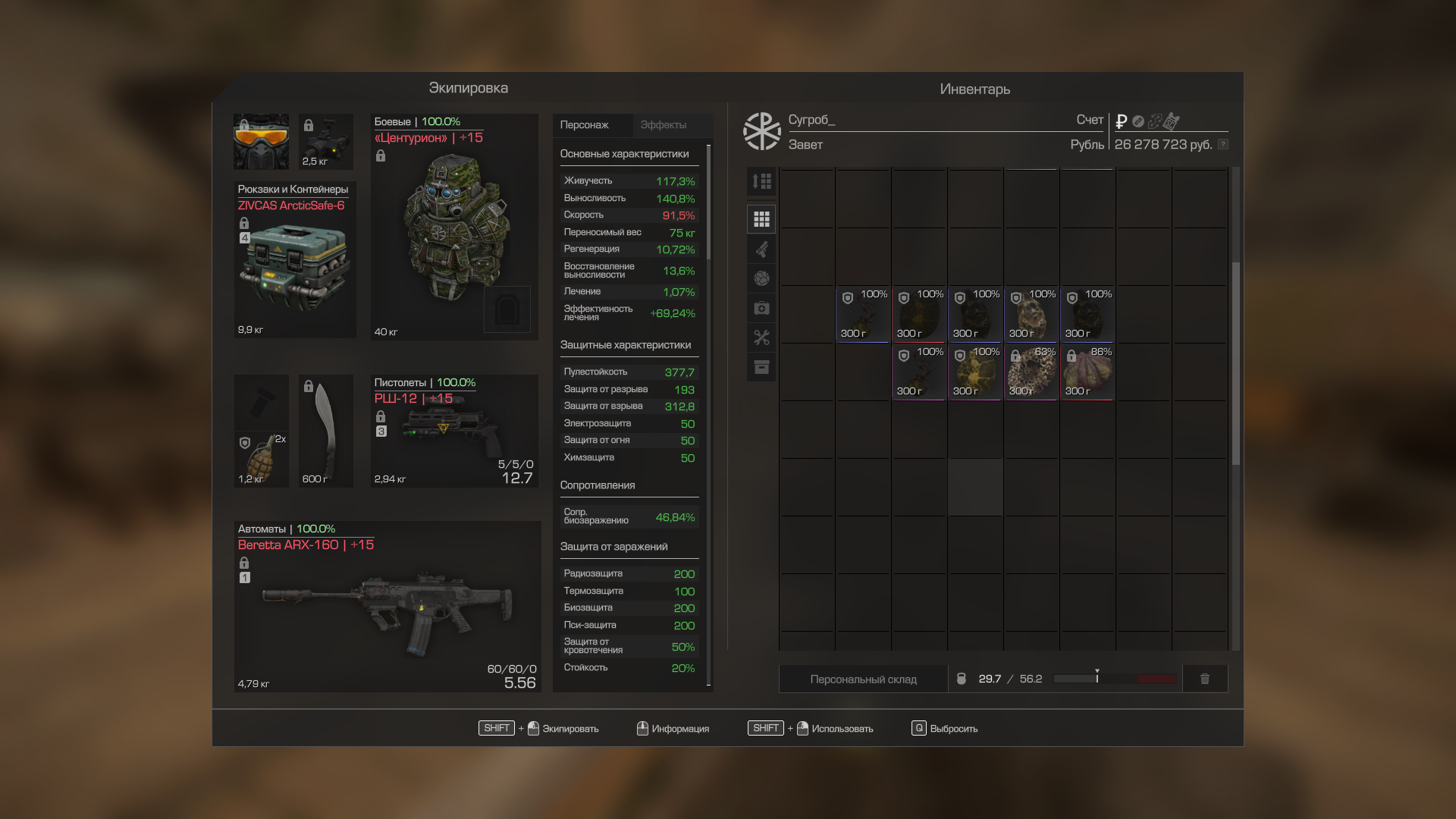Select the «Центурион» armor suit slot
The width and height of the screenshot is (1456, 819).
(x=454, y=227)
